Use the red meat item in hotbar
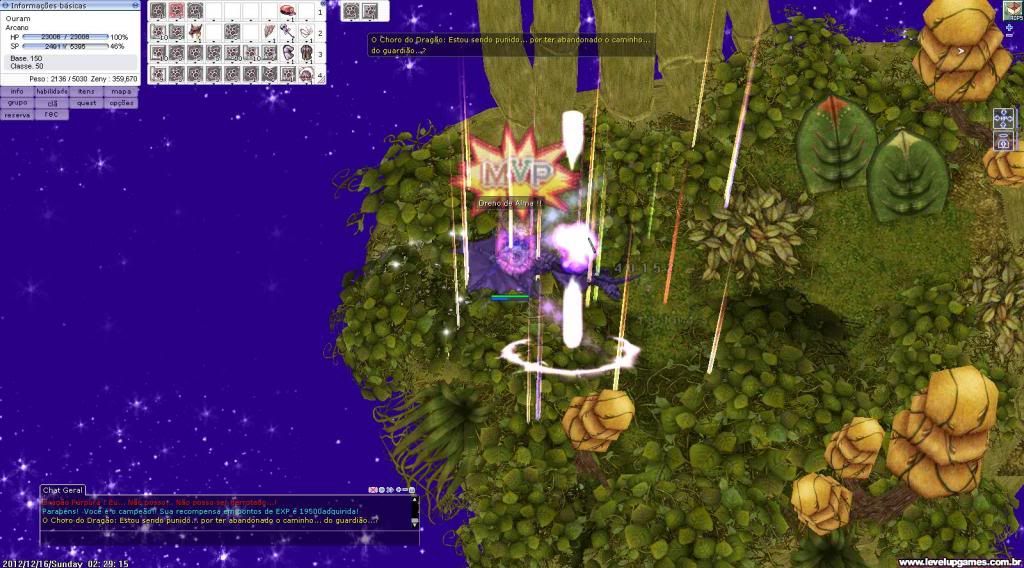 (287, 11)
